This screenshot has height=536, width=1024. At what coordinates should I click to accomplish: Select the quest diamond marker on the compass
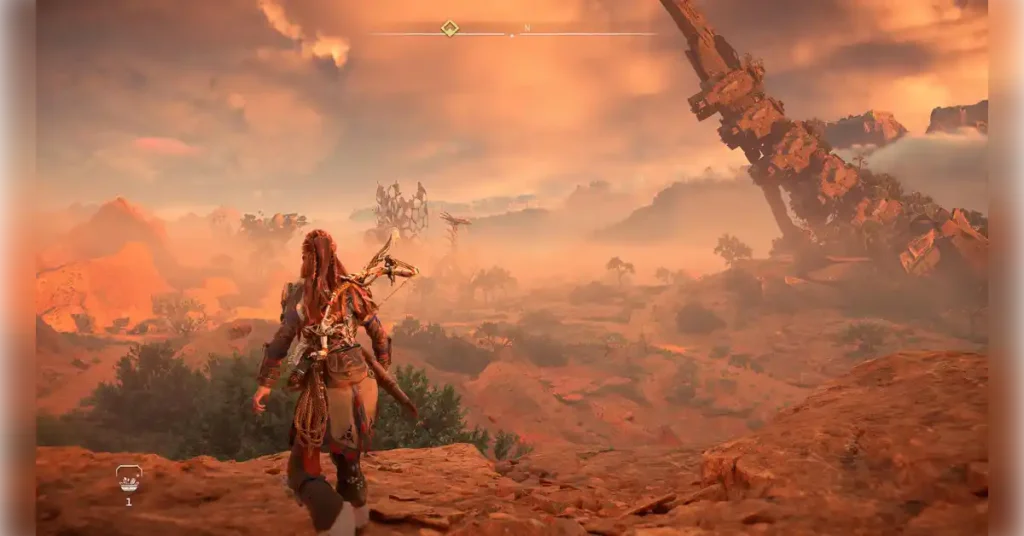pos(450,28)
